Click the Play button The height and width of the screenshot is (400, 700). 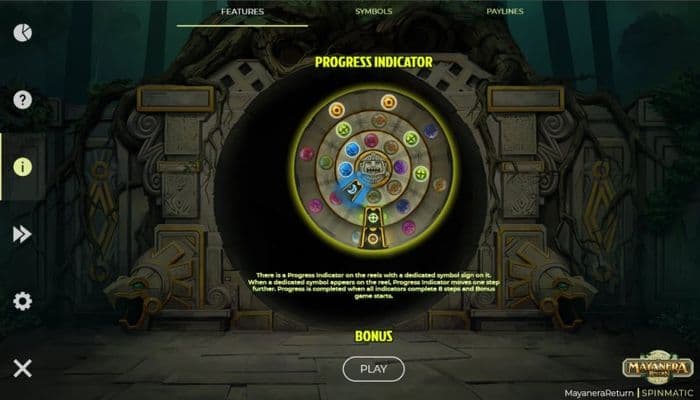pyautogui.click(x=373, y=368)
